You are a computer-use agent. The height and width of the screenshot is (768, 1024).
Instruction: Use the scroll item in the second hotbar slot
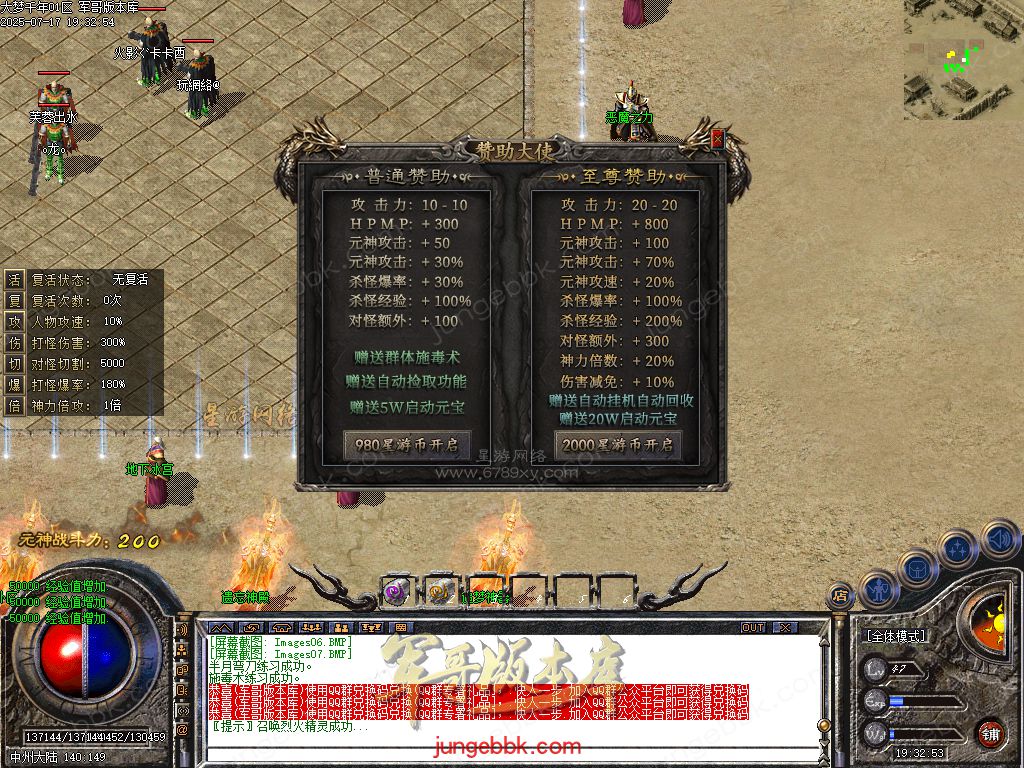tap(440, 592)
